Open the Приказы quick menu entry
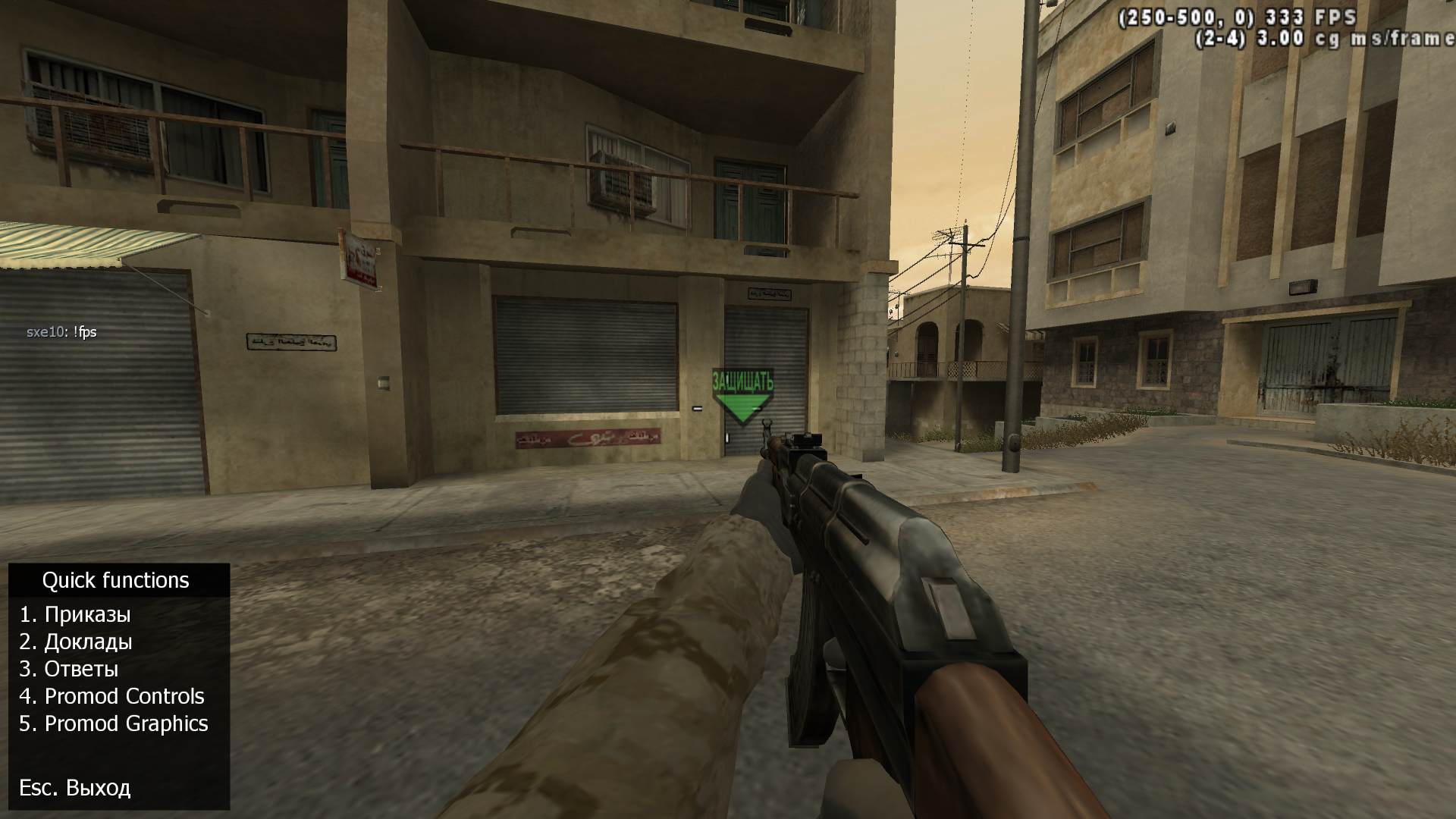Viewport: 1456px width, 819px height. pyautogui.click(x=75, y=614)
